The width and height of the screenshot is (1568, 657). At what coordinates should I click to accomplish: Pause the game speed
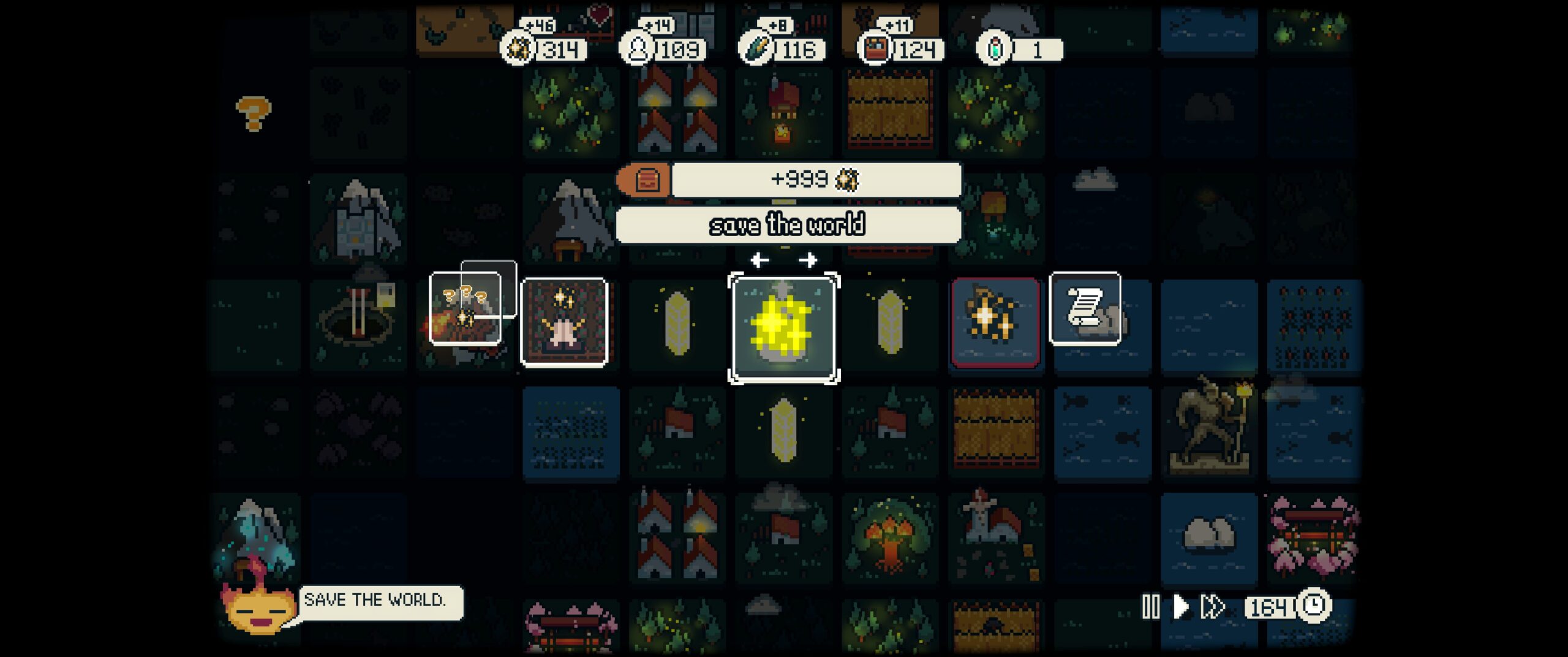pyautogui.click(x=1150, y=607)
